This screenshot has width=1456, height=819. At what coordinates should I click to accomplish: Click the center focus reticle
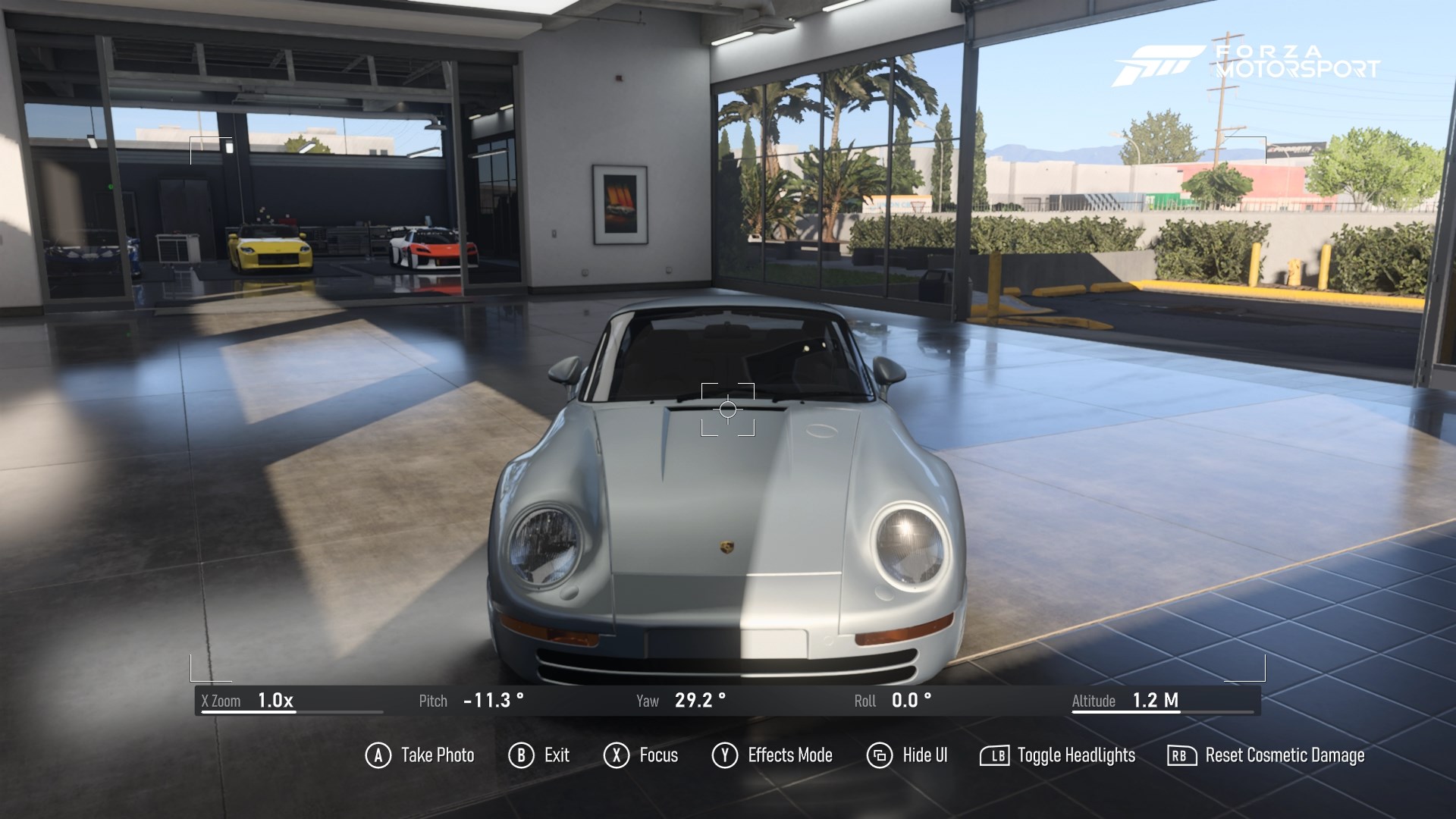pyautogui.click(x=728, y=409)
